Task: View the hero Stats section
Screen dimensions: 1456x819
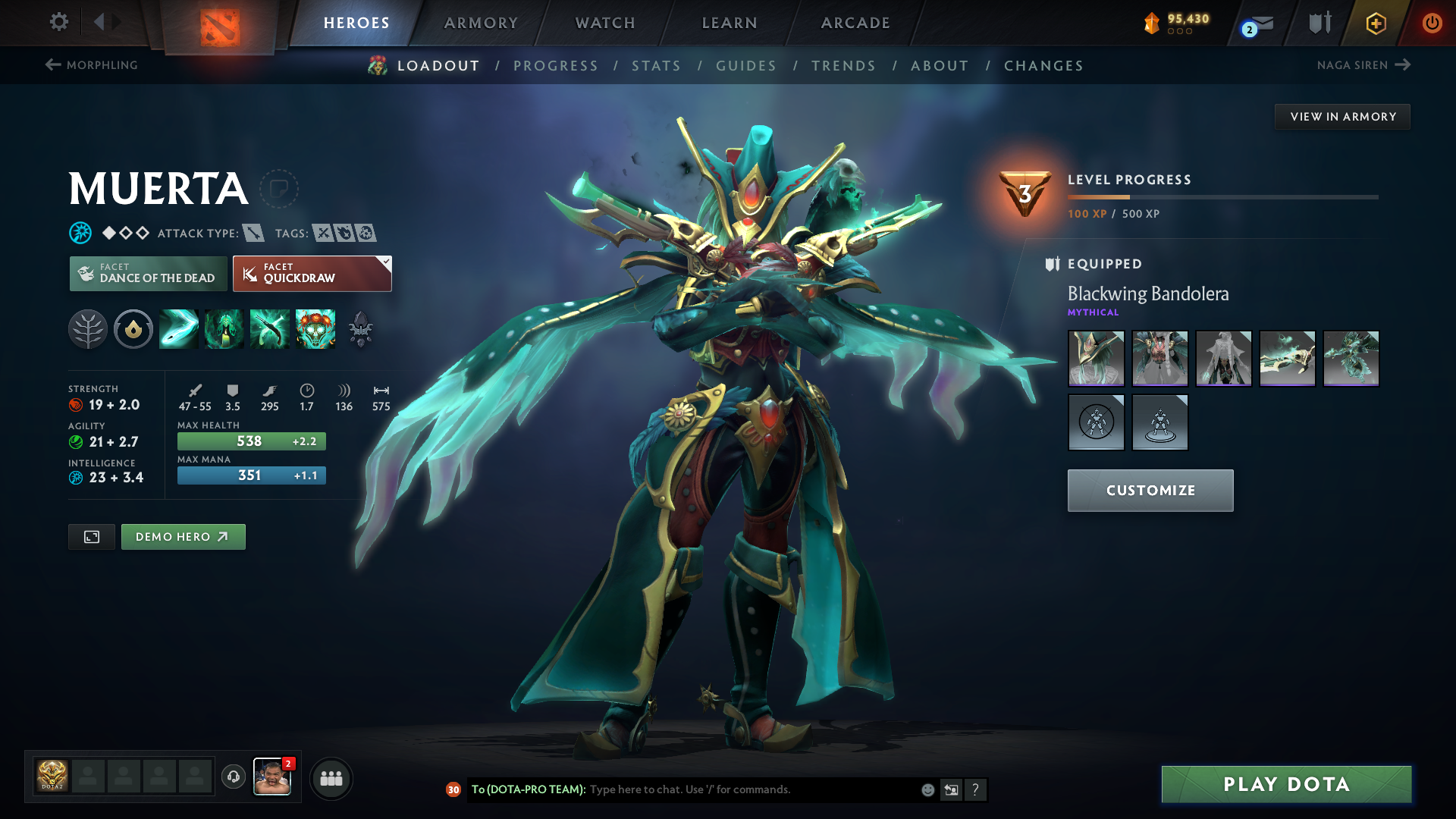Action: (x=656, y=66)
